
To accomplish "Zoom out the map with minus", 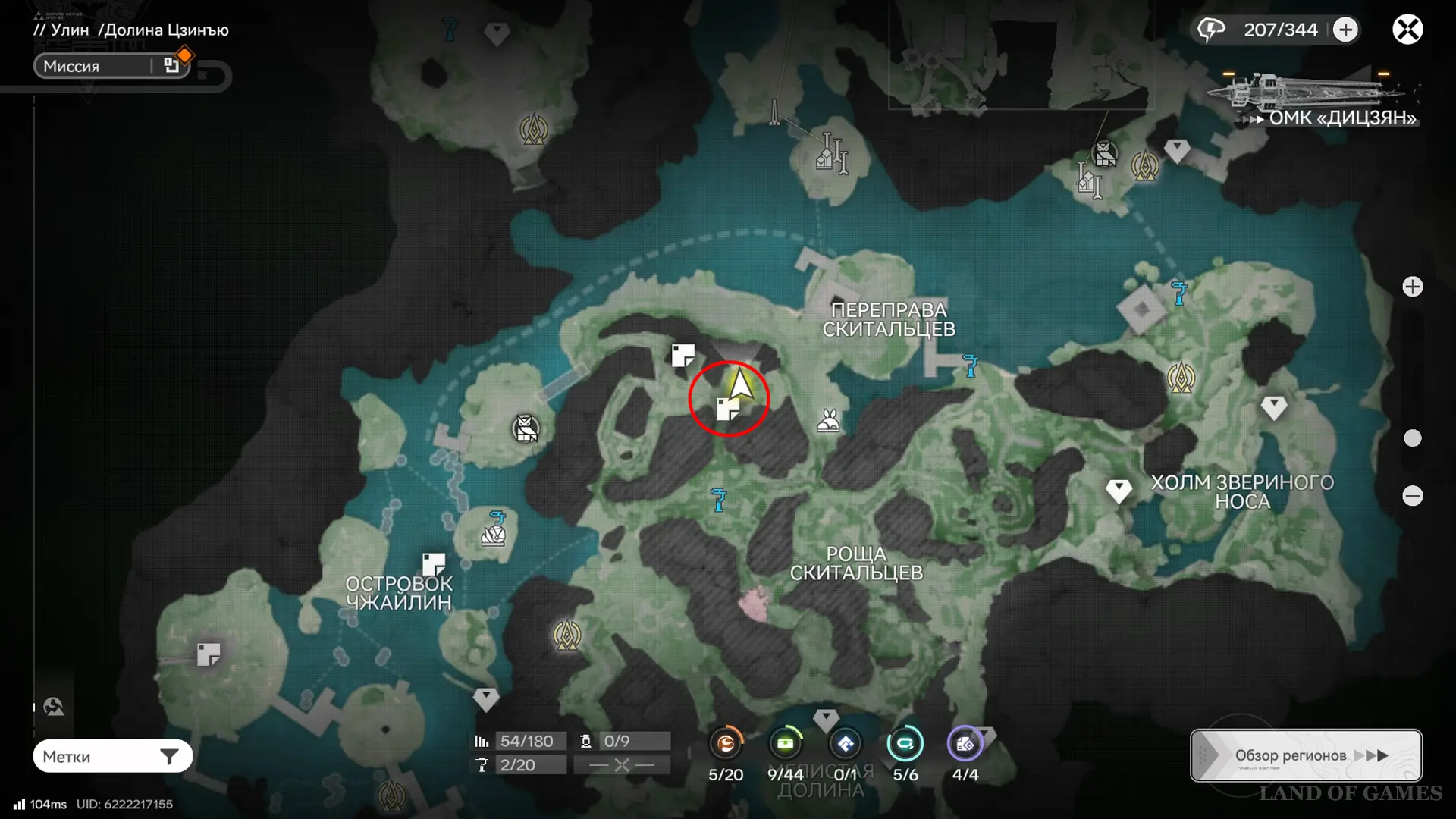I will click(x=1413, y=496).
